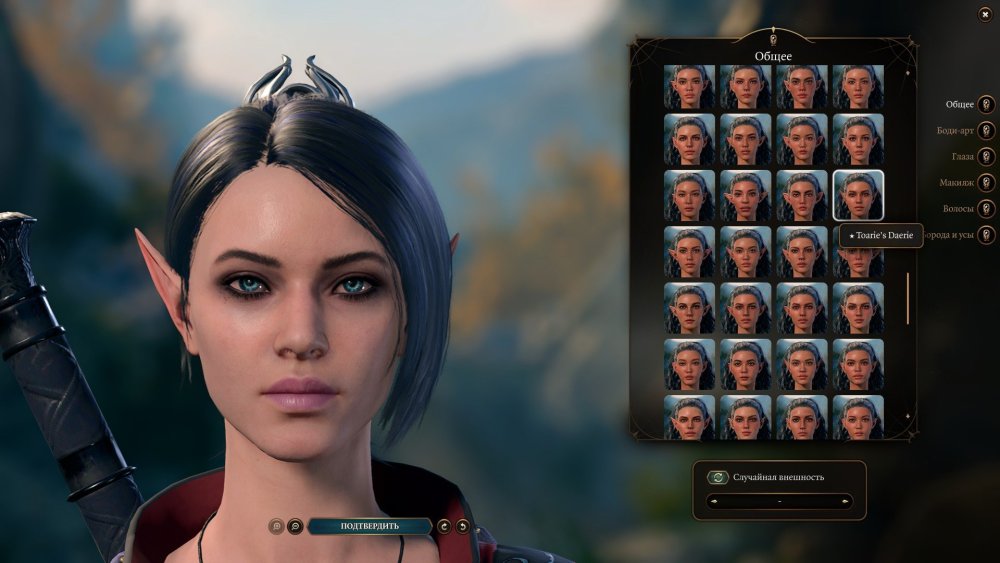Click the face list scrollbar handle

(908, 298)
